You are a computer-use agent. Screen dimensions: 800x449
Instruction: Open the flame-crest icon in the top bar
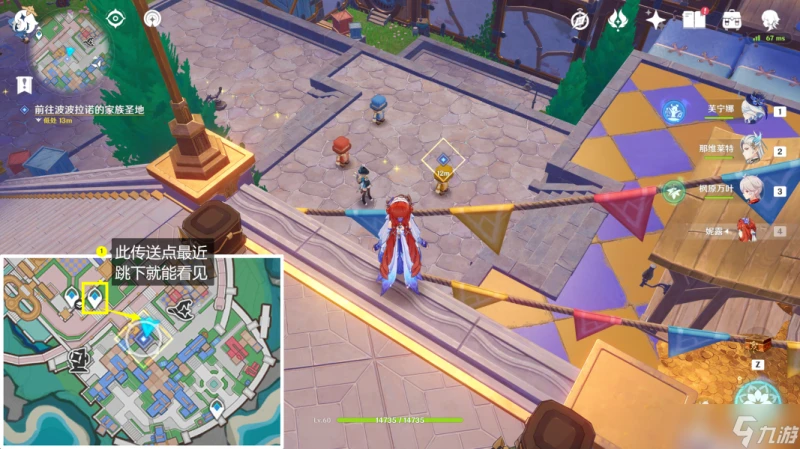[x=618, y=19]
